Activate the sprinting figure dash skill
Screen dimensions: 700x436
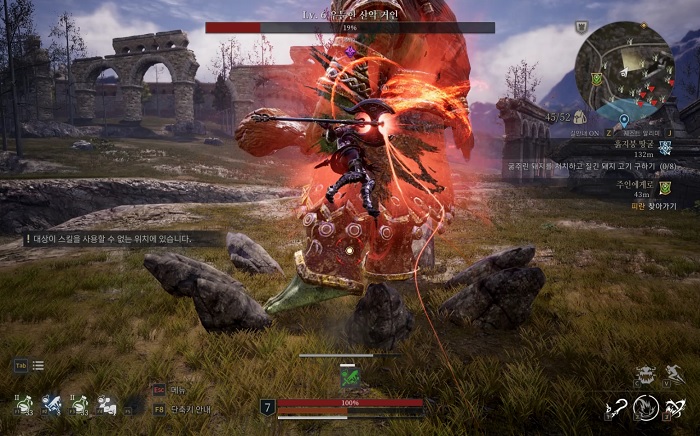676,376
